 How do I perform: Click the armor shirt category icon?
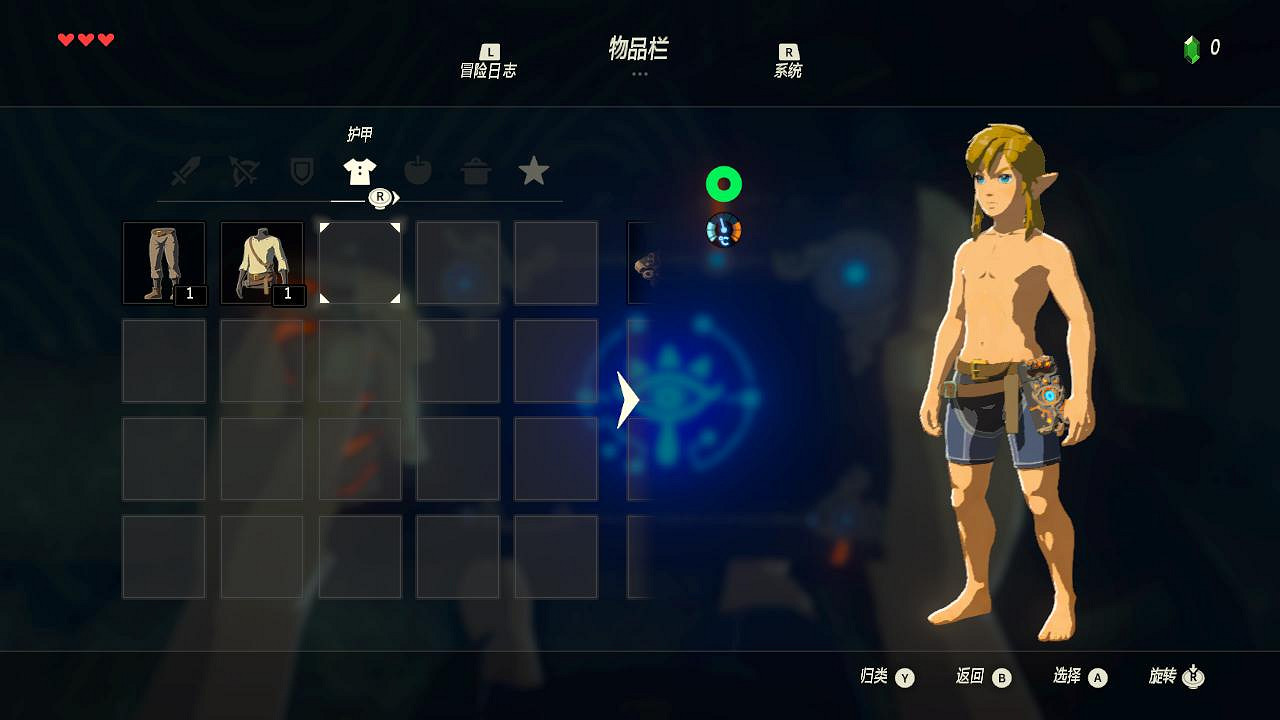coord(360,171)
